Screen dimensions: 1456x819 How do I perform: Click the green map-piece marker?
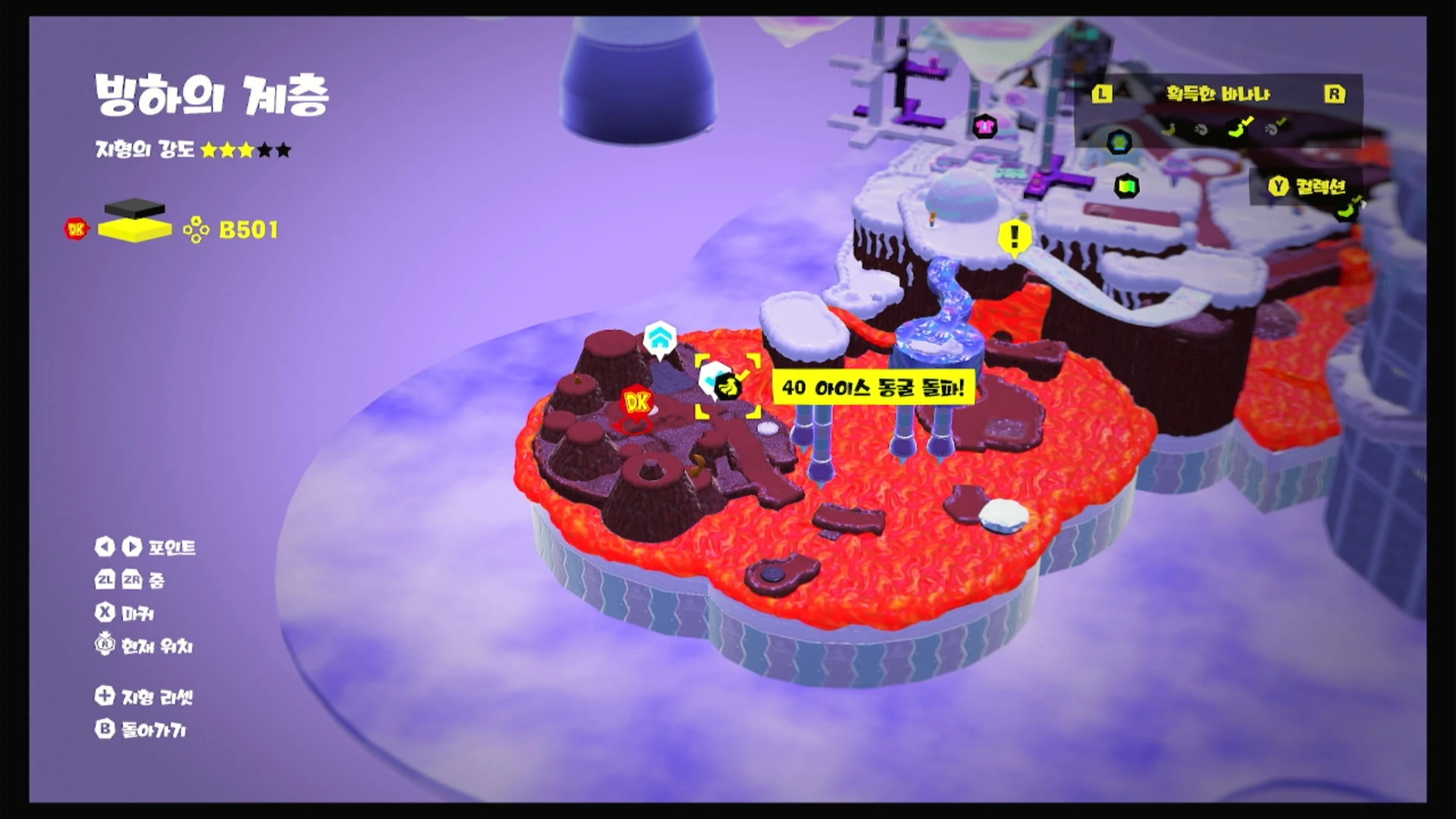pyautogui.click(x=1127, y=185)
